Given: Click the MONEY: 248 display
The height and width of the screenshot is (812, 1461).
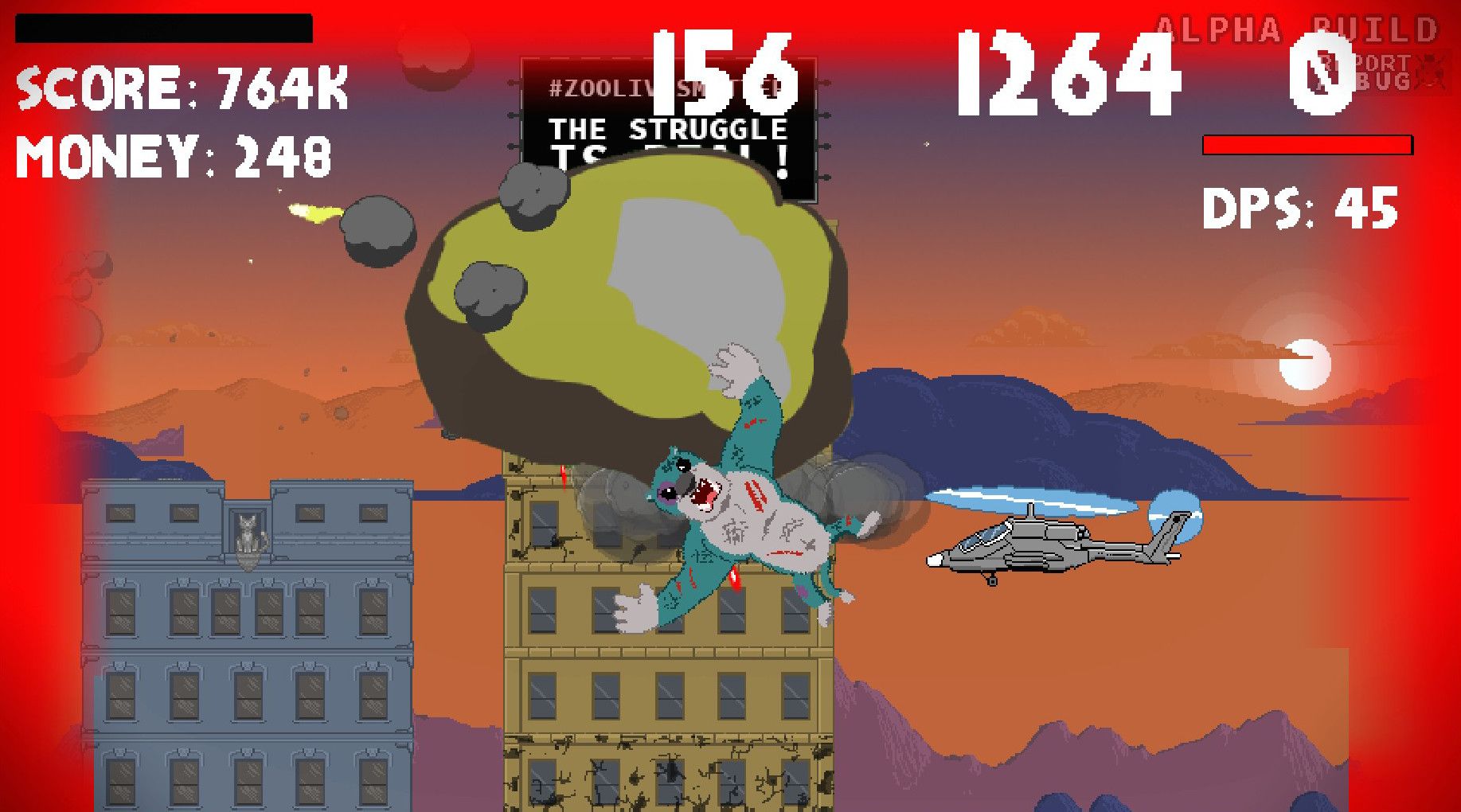Looking at the screenshot, I should (x=174, y=155).
